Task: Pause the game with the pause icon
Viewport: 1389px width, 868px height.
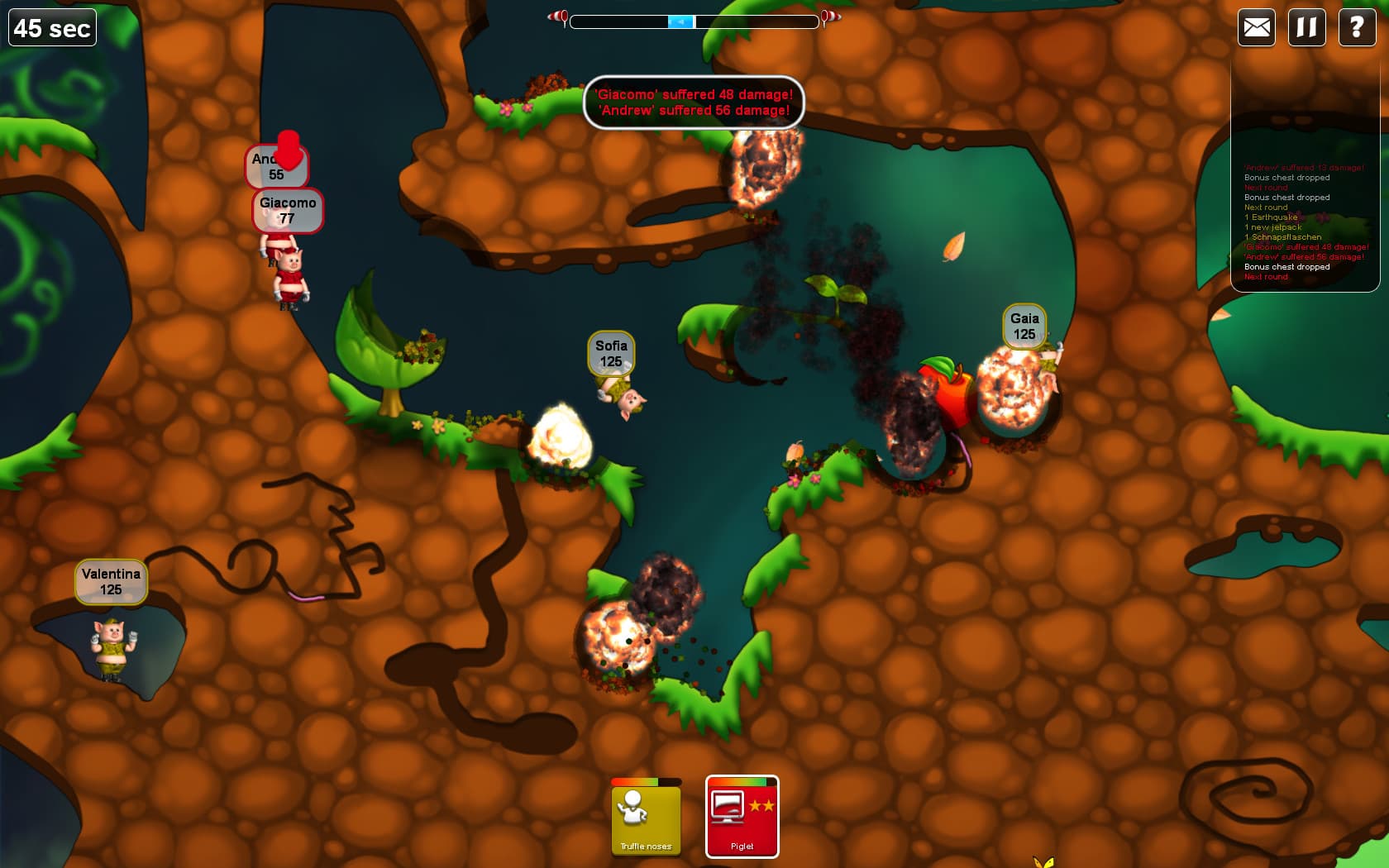Action: tap(1305, 27)
